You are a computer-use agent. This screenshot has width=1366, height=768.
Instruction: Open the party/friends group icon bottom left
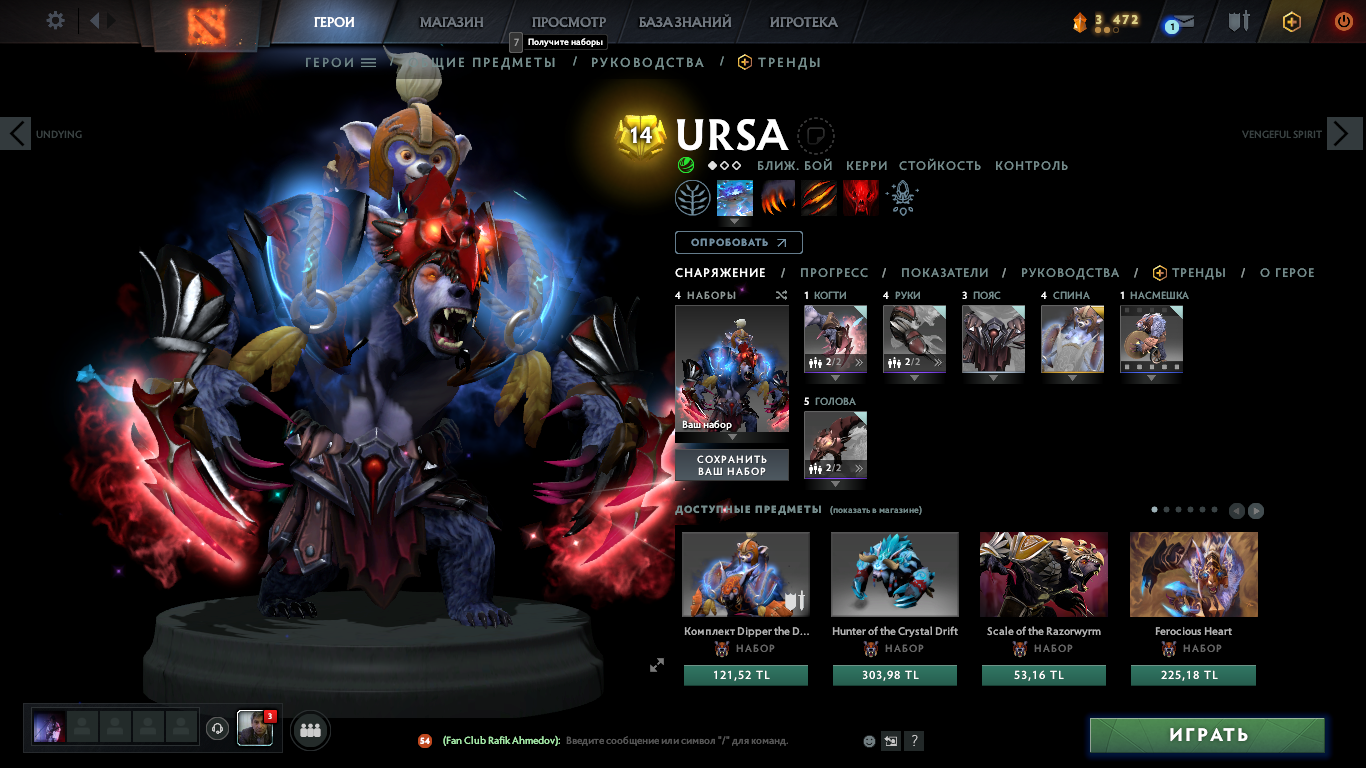click(x=309, y=730)
